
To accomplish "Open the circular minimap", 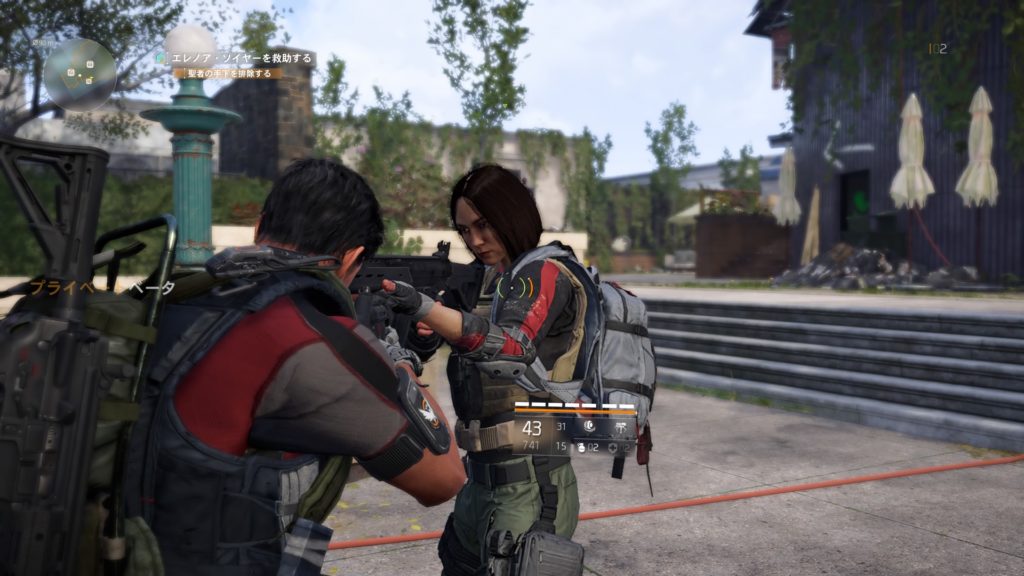I will 80,73.
